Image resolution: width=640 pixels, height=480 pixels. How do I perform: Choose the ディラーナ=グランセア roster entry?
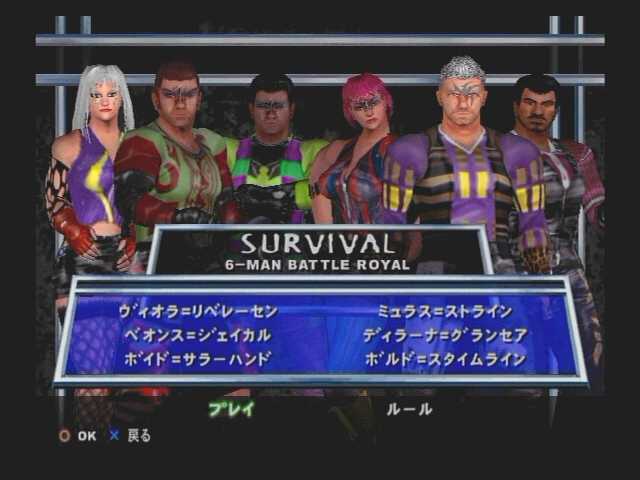[x=445, y=334]
